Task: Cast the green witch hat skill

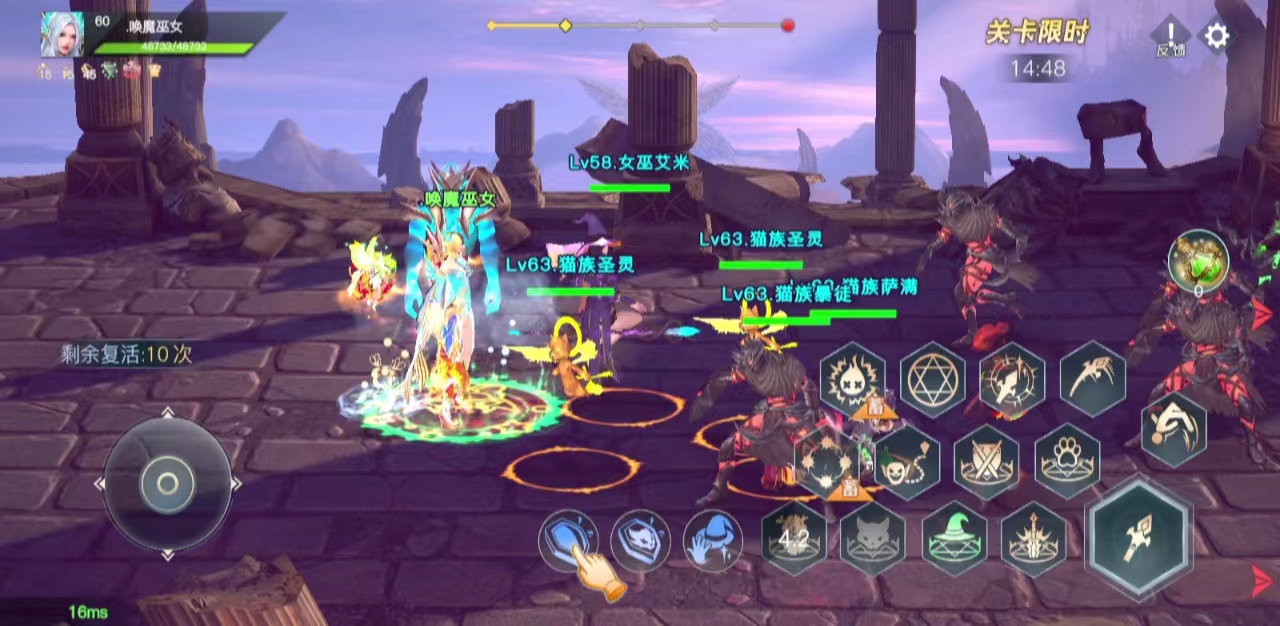Action: pos(954,539)
